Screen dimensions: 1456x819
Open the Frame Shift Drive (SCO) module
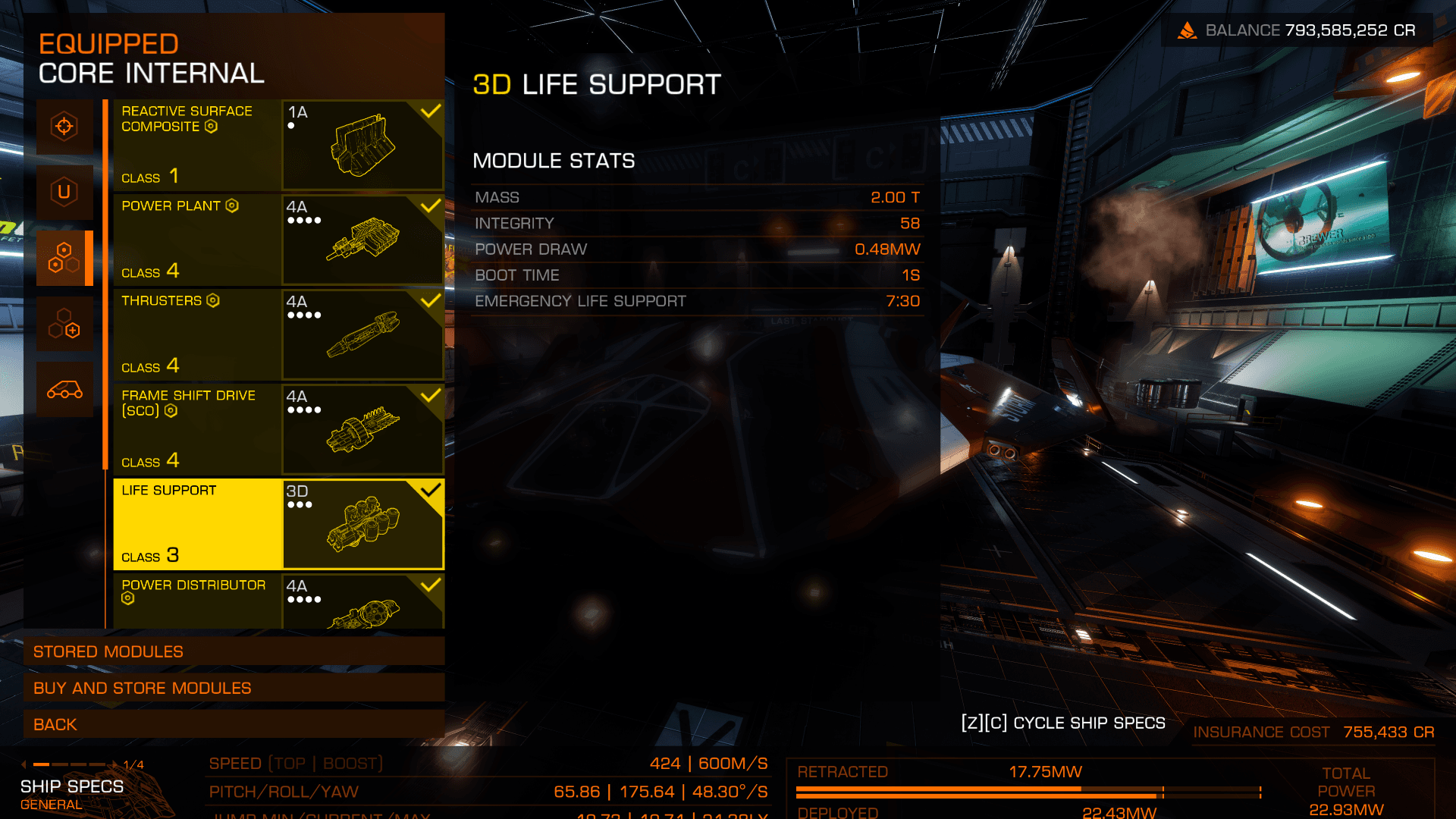(x=278, y=429)
